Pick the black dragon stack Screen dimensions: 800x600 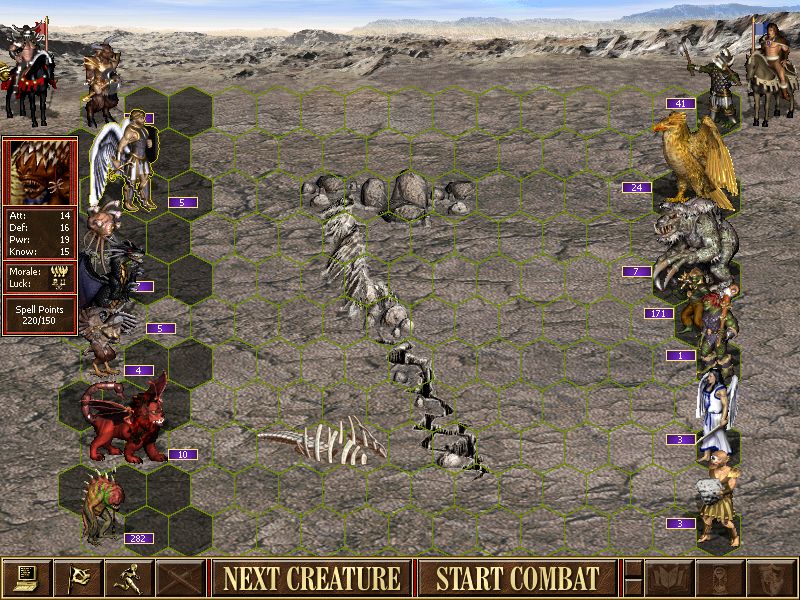click(112, 272)
